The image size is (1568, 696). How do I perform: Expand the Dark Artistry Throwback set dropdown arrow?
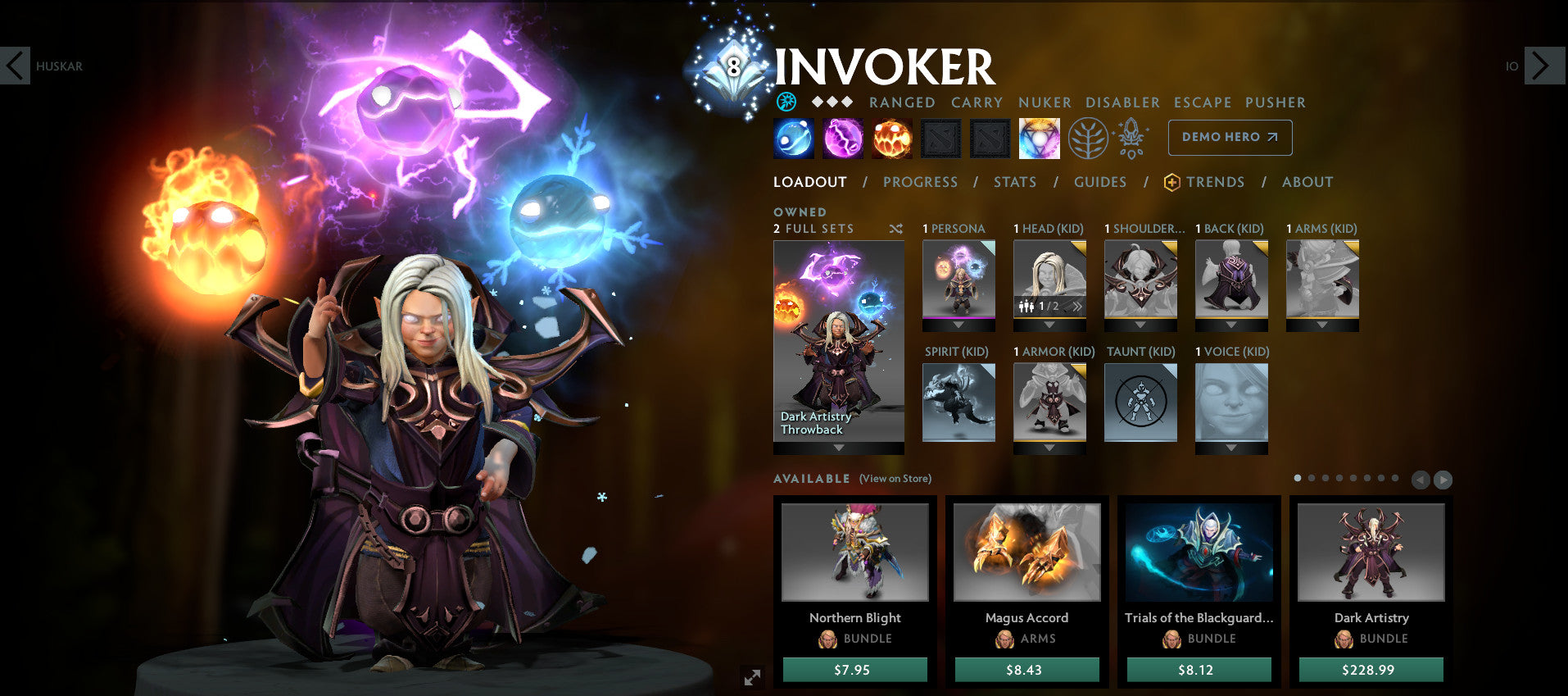pyautogui.click(x=838, y=447)
